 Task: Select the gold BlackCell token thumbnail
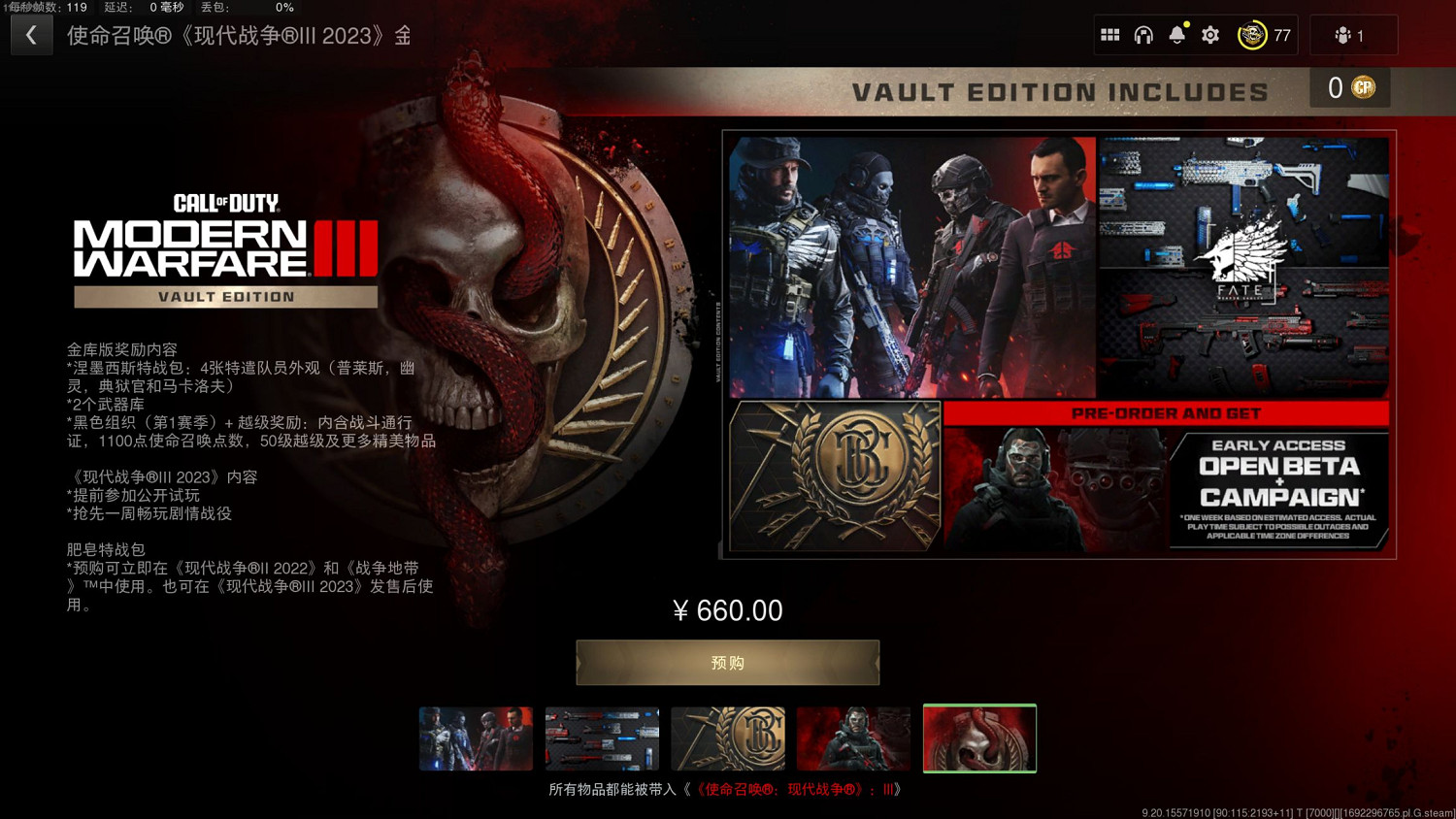pos(727,737)
